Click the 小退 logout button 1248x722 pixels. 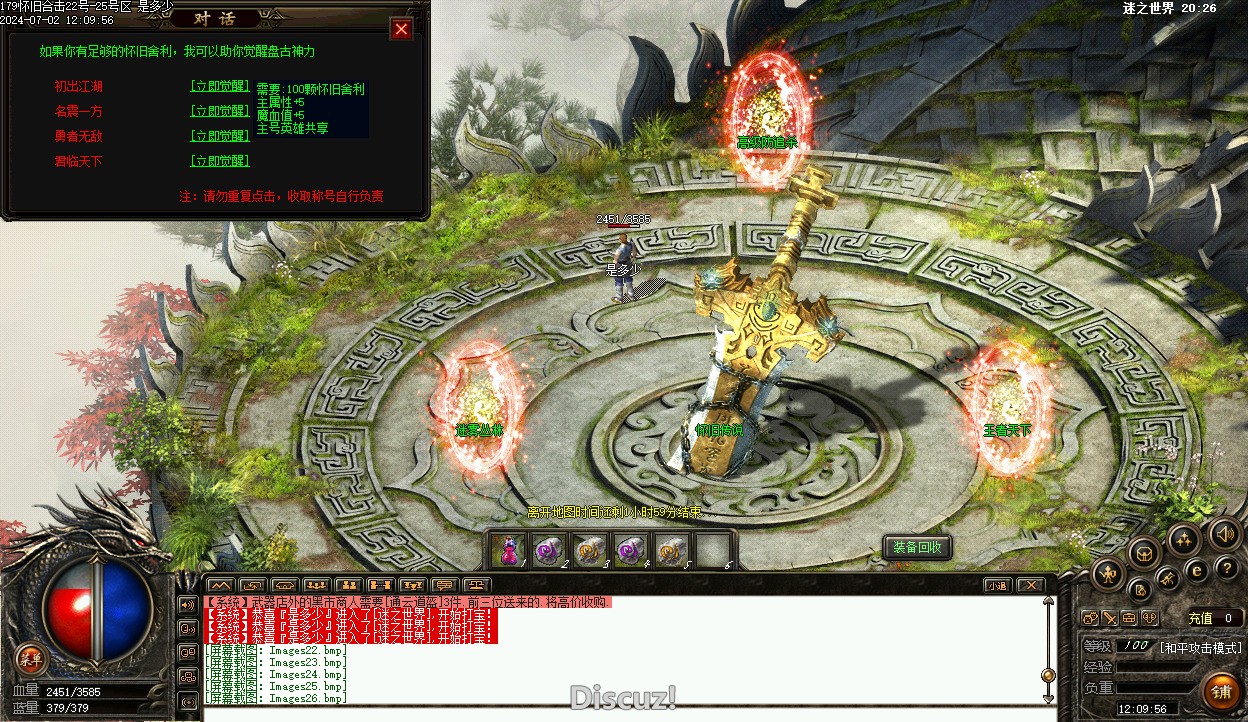[x=996, y=585]
